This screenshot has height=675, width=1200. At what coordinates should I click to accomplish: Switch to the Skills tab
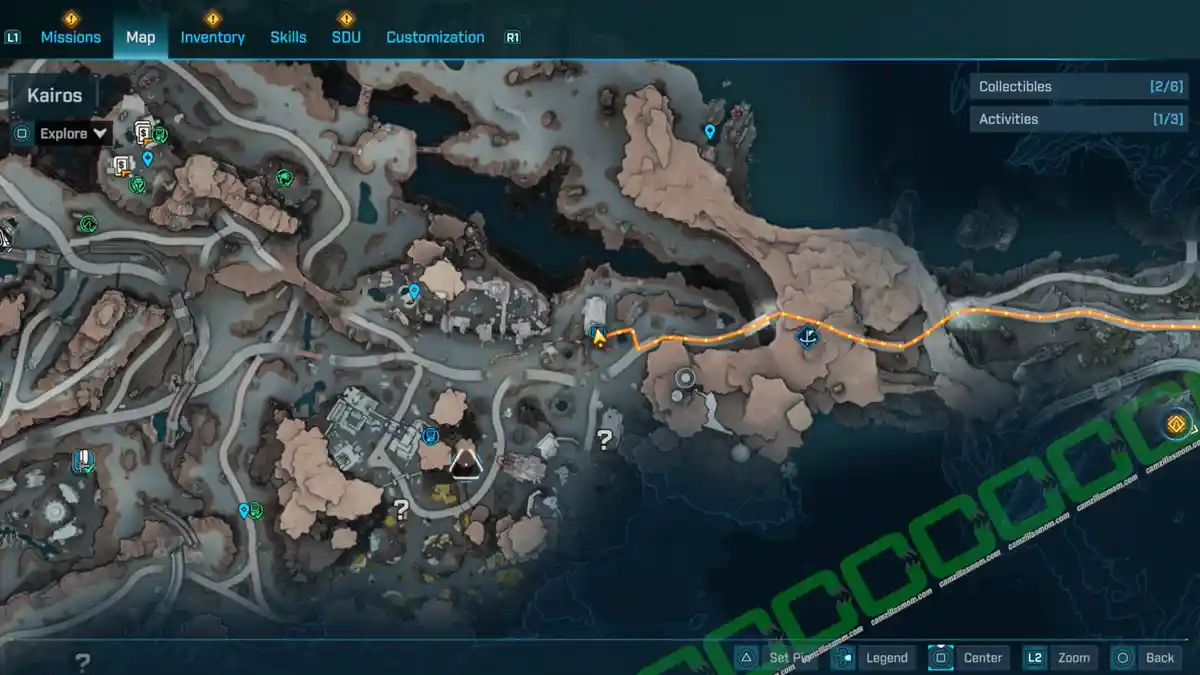click(x=288, y=37)
